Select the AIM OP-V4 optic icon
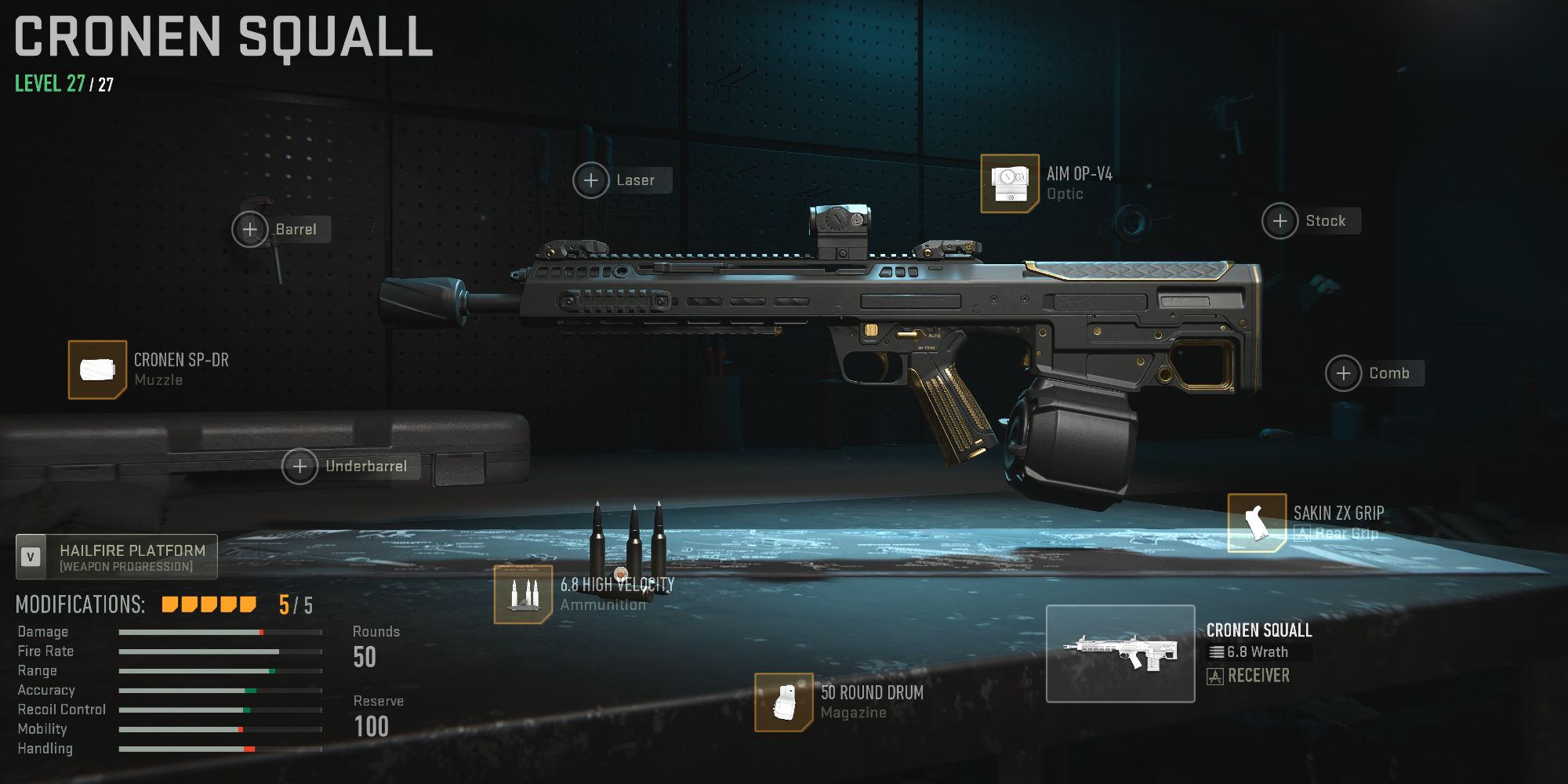 [x=1011, y=182]
